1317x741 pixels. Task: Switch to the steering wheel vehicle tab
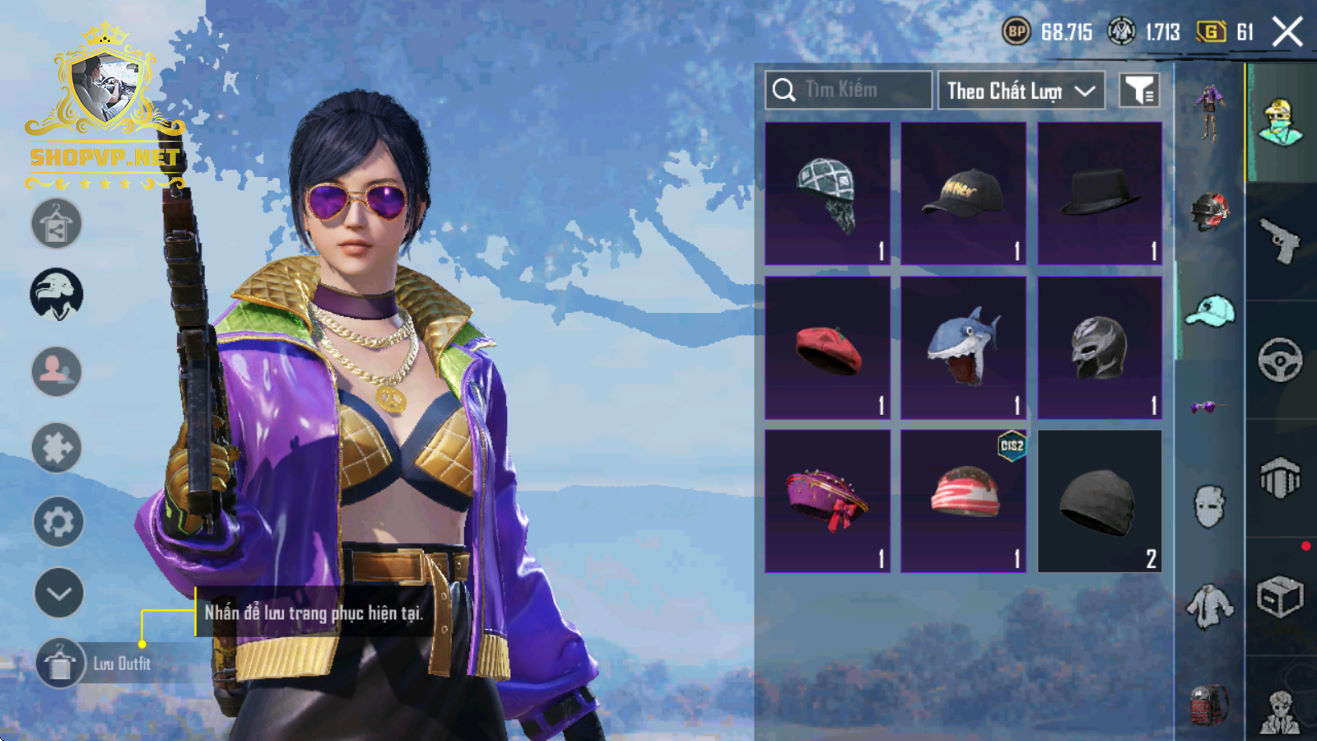1280,360
